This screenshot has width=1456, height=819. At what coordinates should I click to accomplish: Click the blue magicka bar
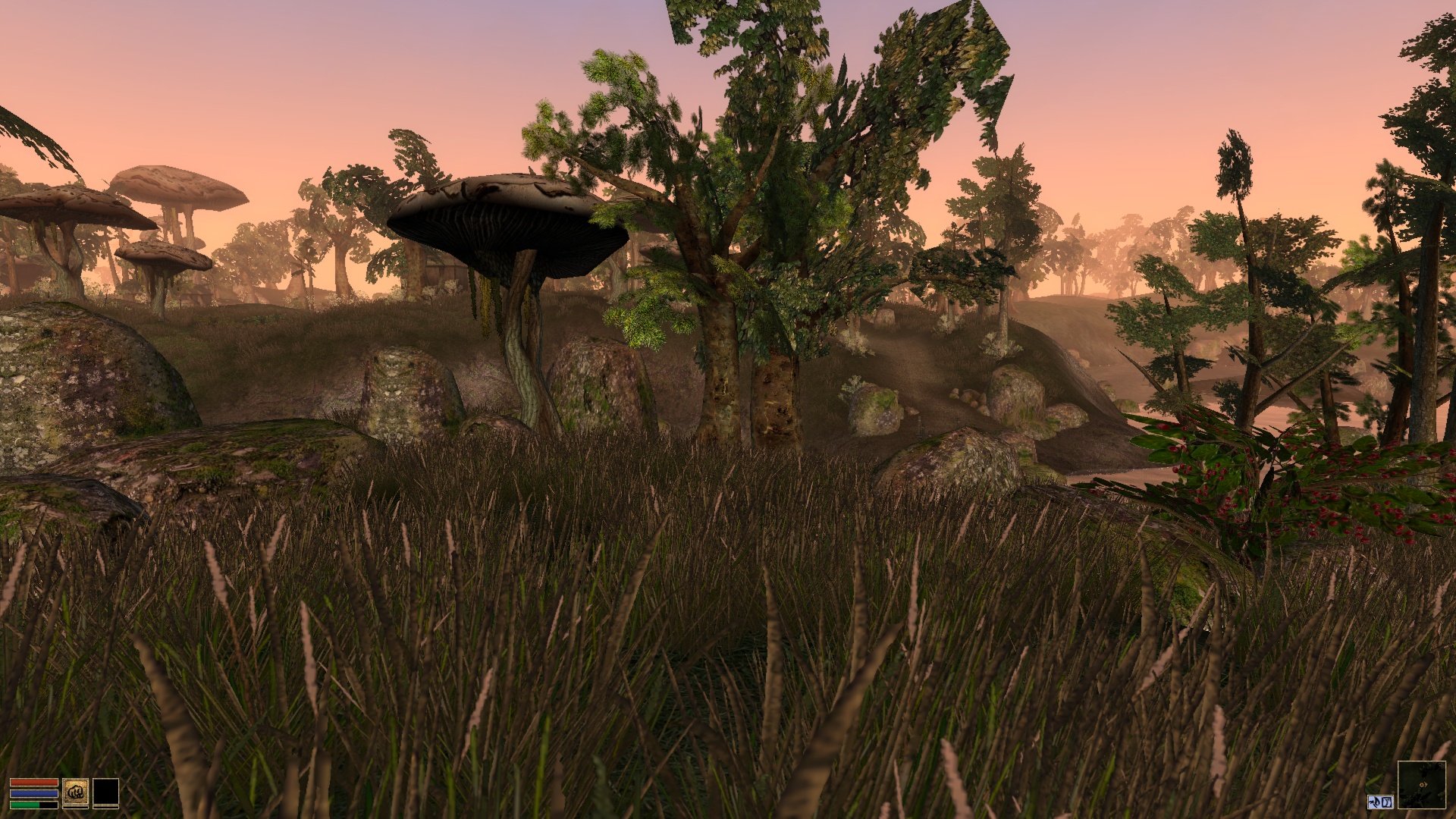point(34,794)
